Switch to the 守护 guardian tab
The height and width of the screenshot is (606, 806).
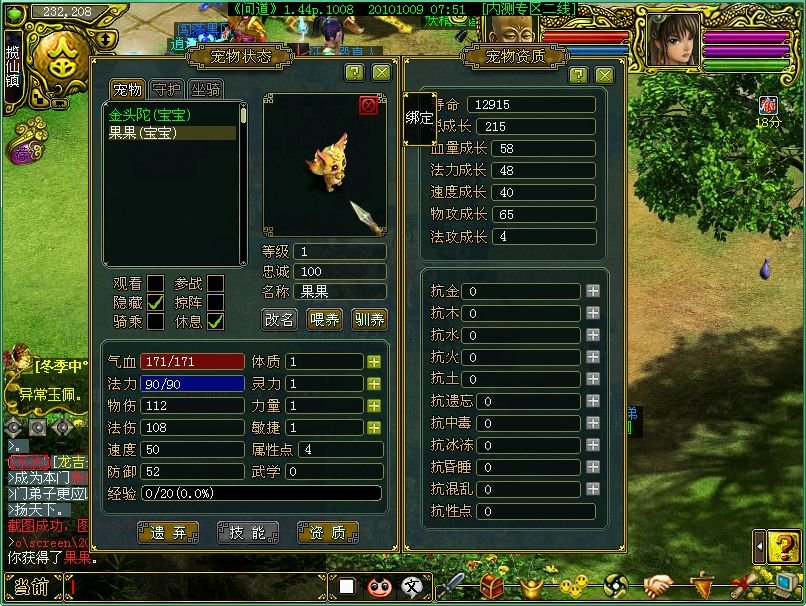166,90
